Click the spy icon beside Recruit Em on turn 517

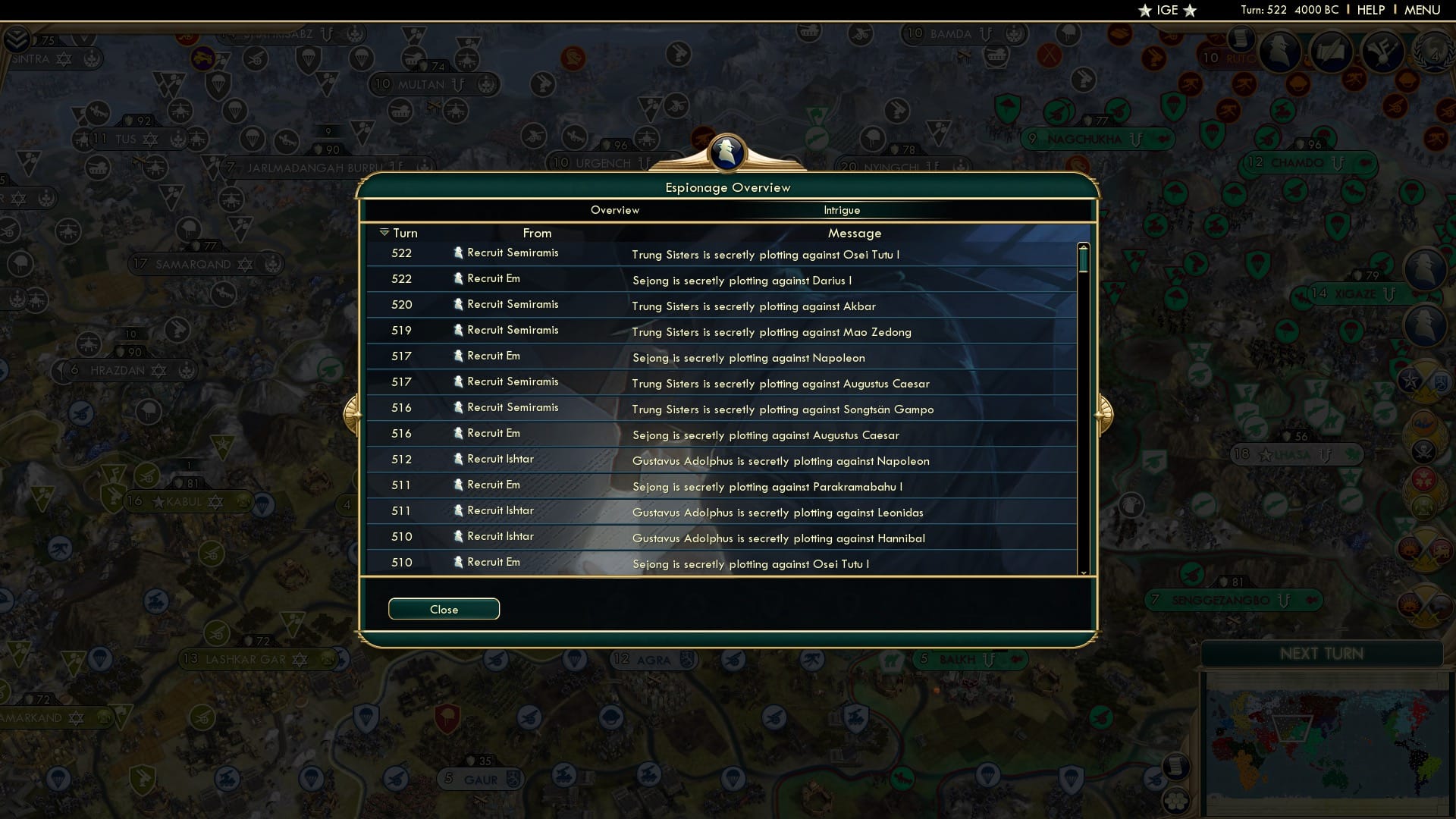click(459, 355)
